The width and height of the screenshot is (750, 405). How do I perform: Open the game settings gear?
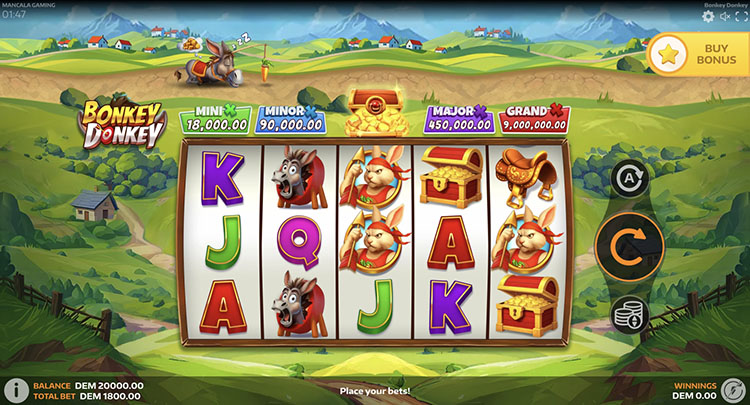pos(709,16)
